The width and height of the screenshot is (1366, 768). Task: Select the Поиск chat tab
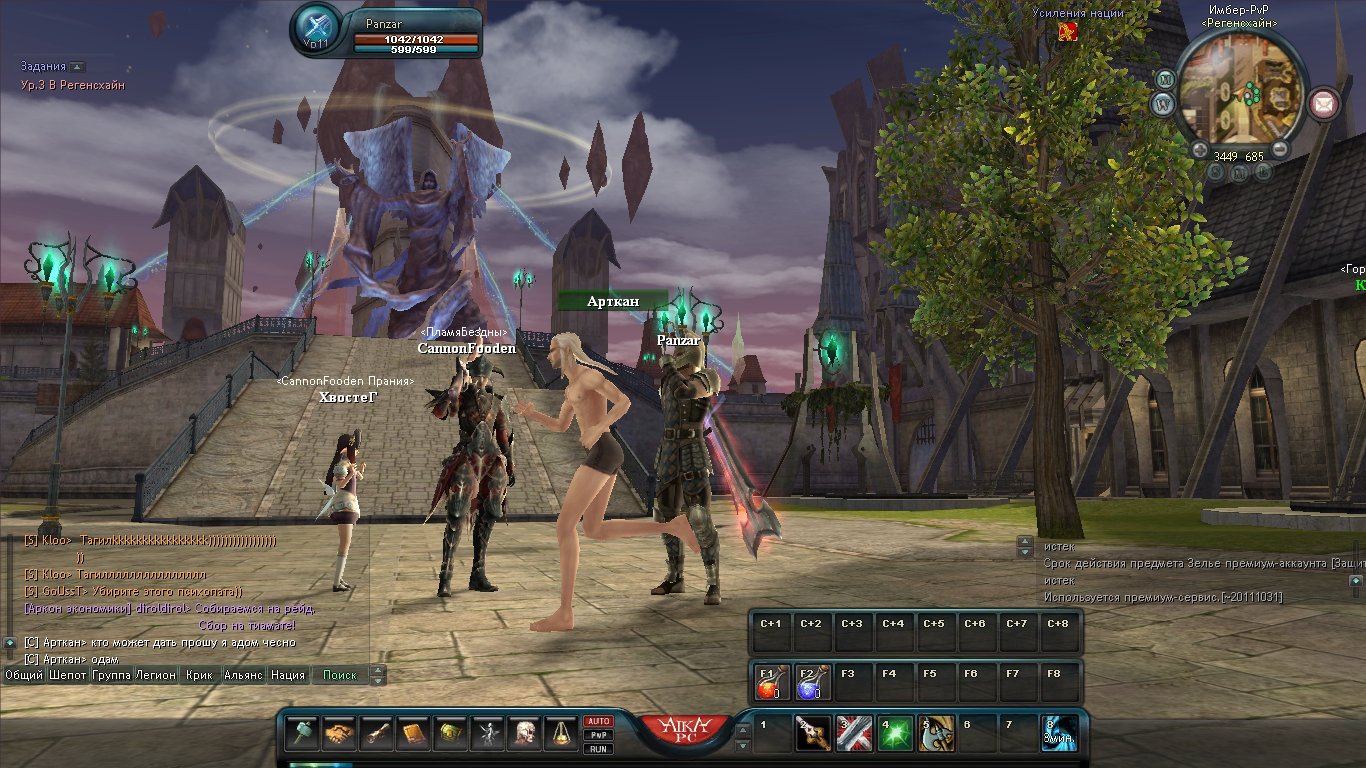pos(340,675)
